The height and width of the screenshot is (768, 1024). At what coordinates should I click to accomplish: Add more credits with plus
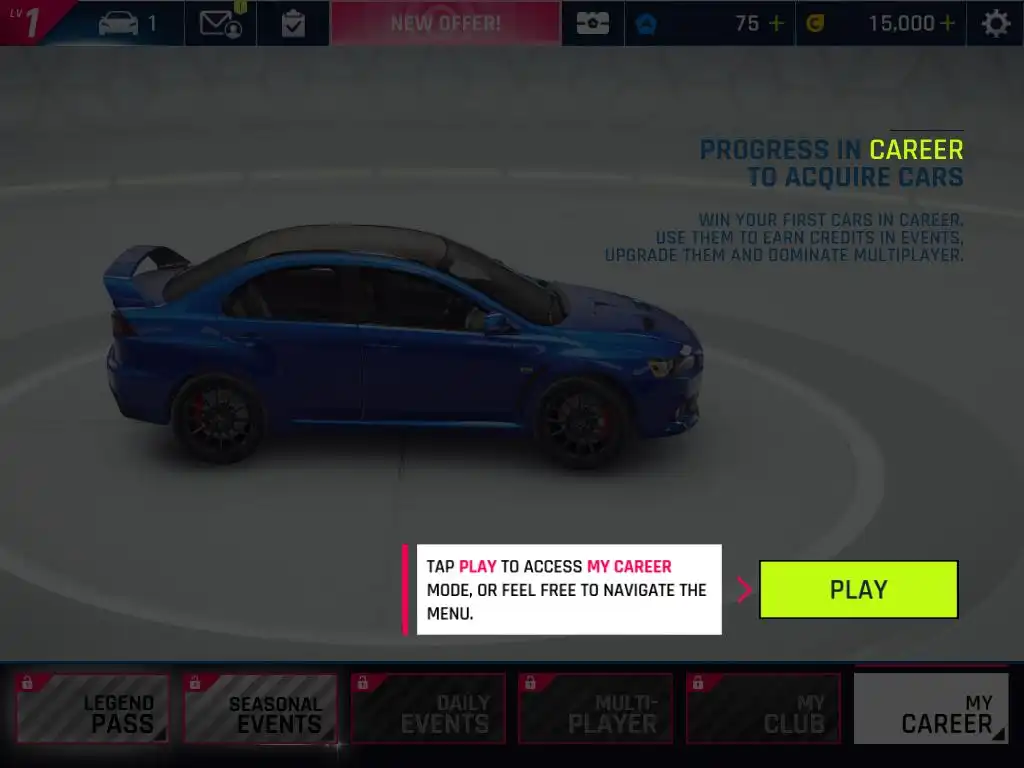[x=946, y=23]
